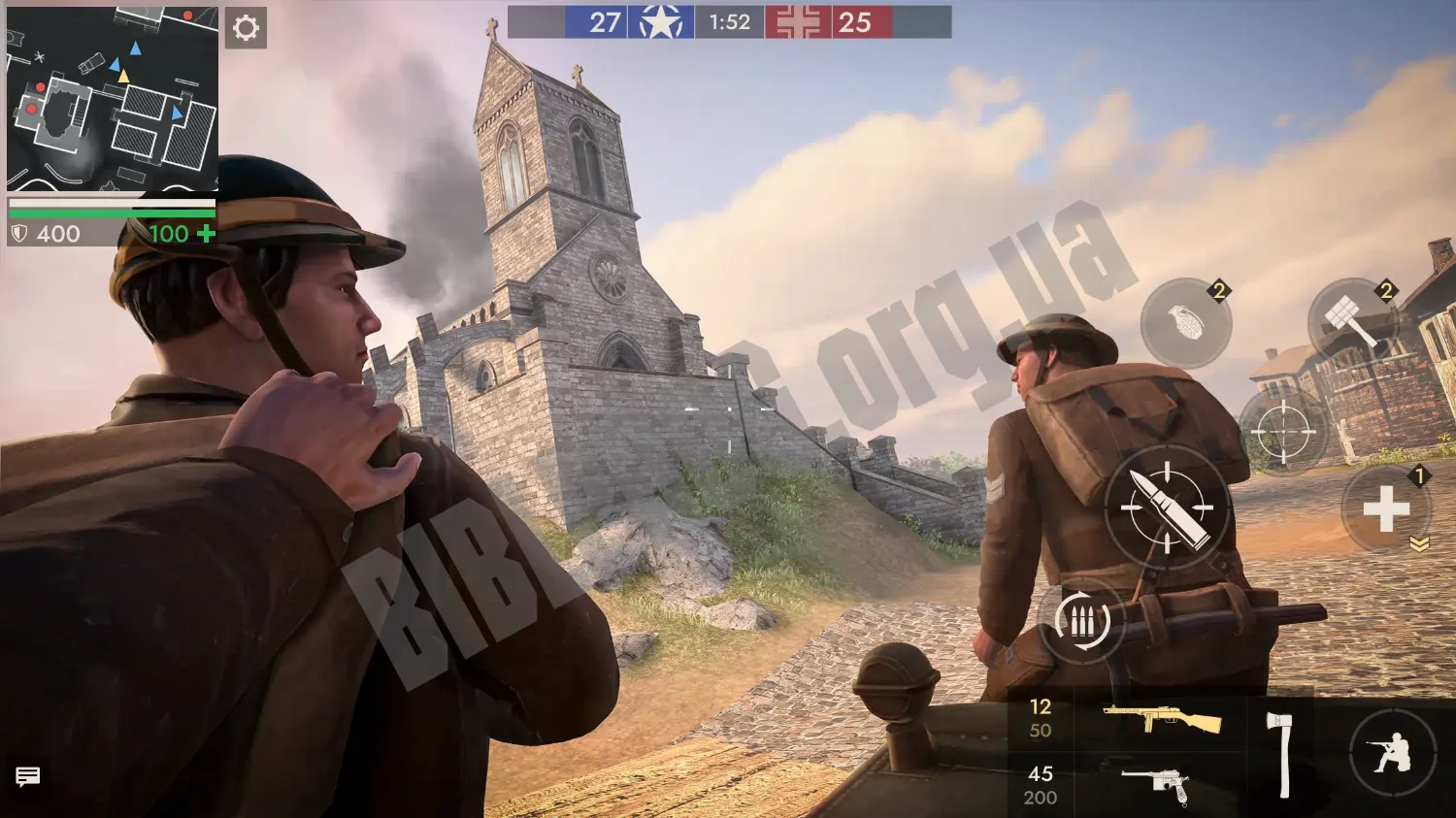Reload weapon with the ammo button

(x=1081, y=621)
